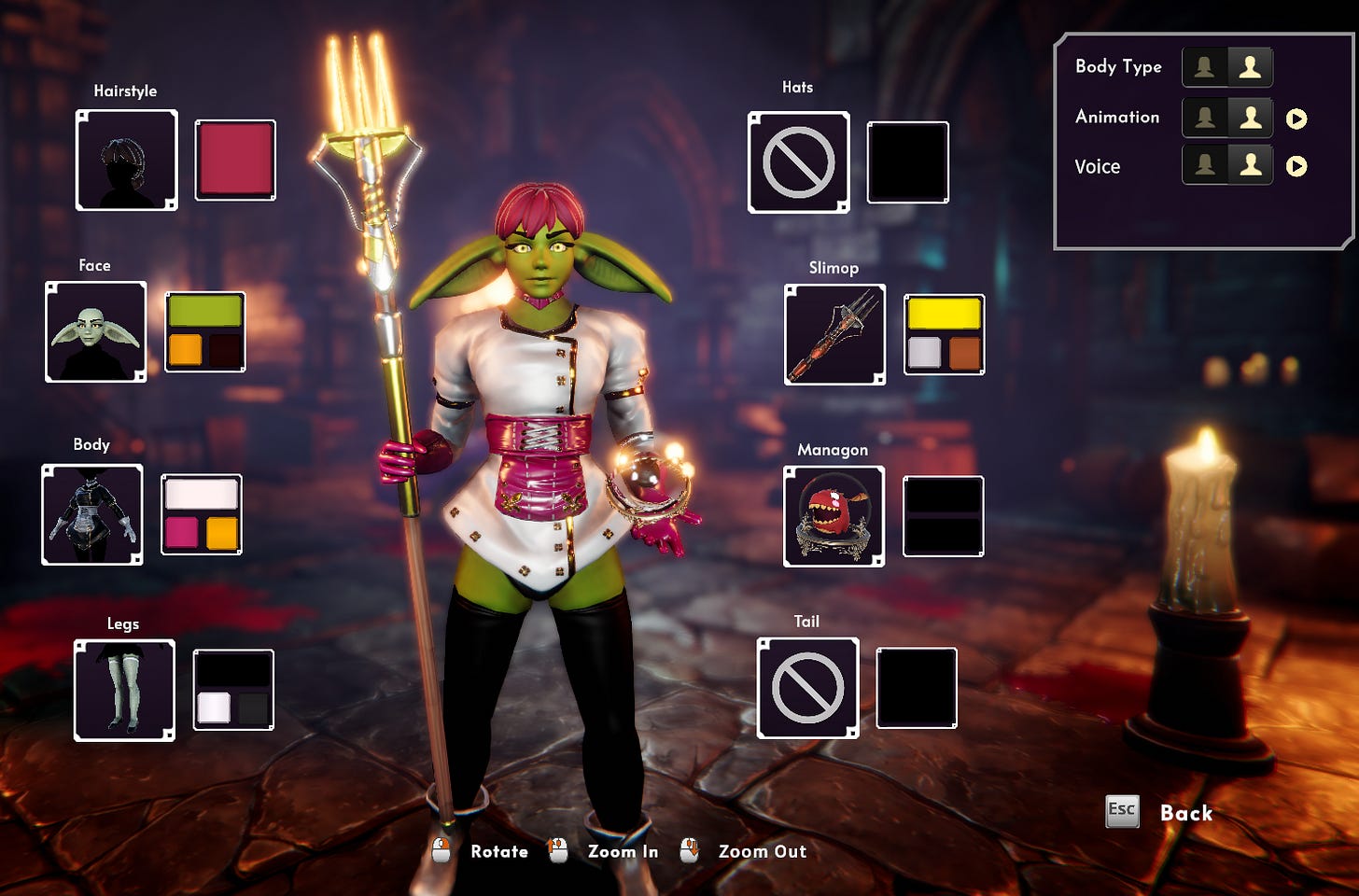Pick the black Hats color swatch
This screenshot has height=896, width=1359.
click(907, 162)
